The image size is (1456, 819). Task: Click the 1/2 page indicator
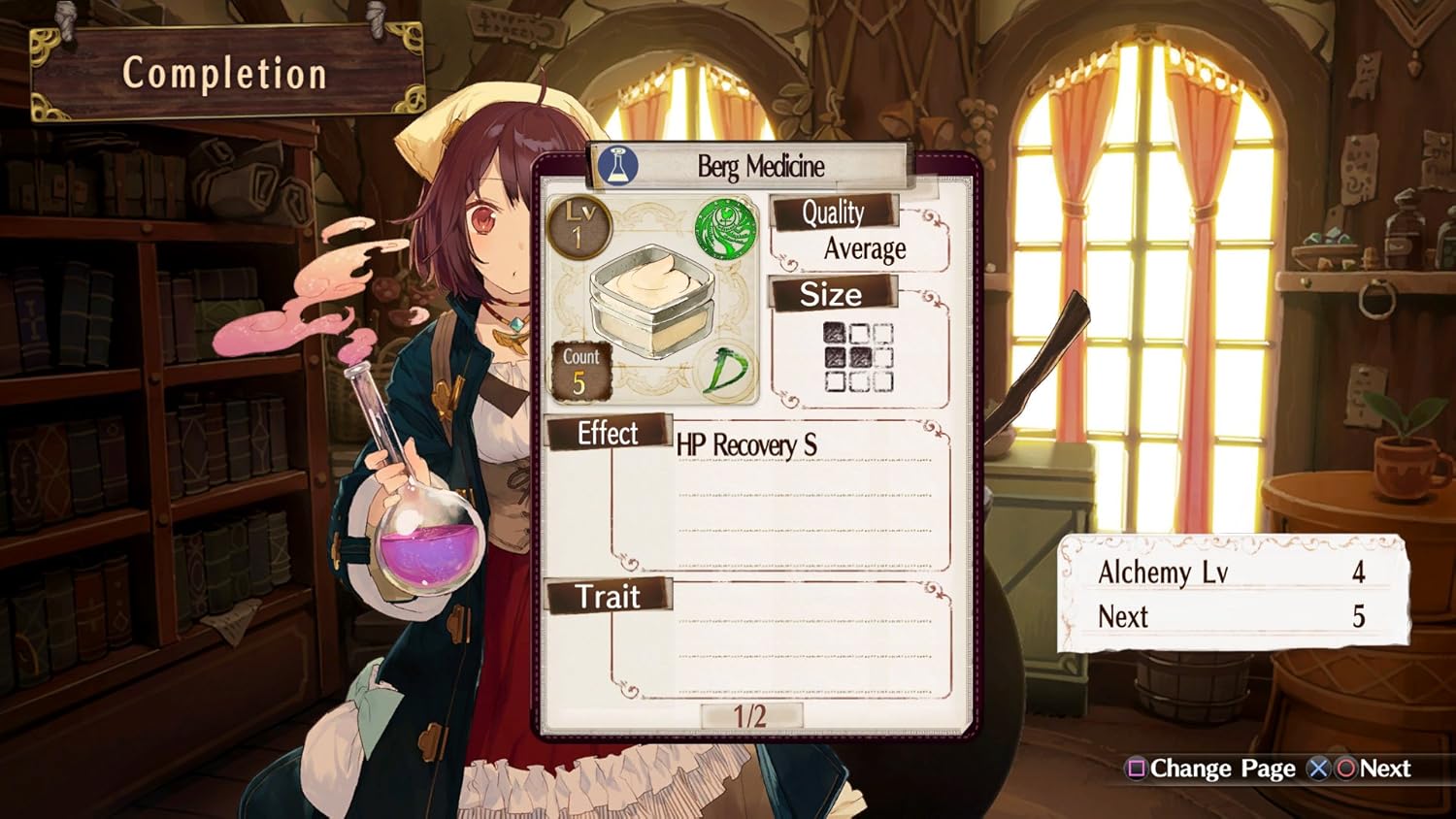(750, 716)
